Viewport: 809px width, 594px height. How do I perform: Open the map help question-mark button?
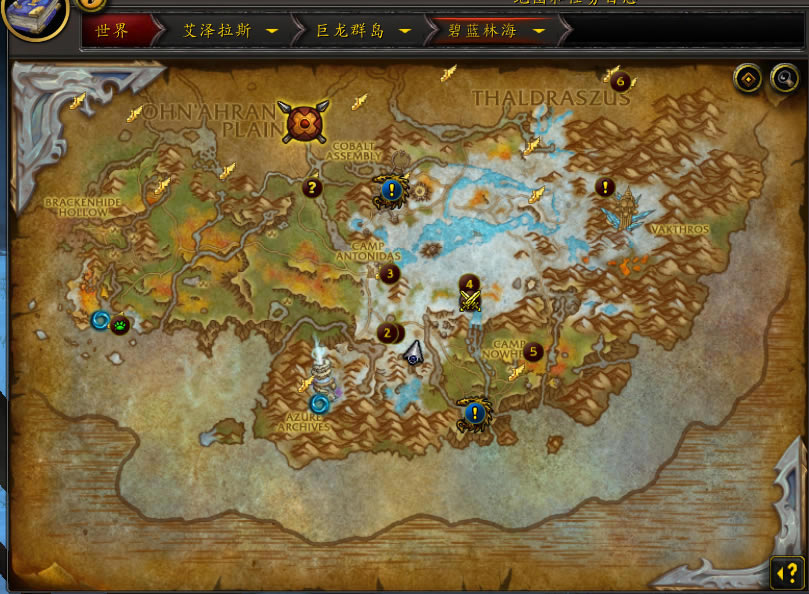787,573
